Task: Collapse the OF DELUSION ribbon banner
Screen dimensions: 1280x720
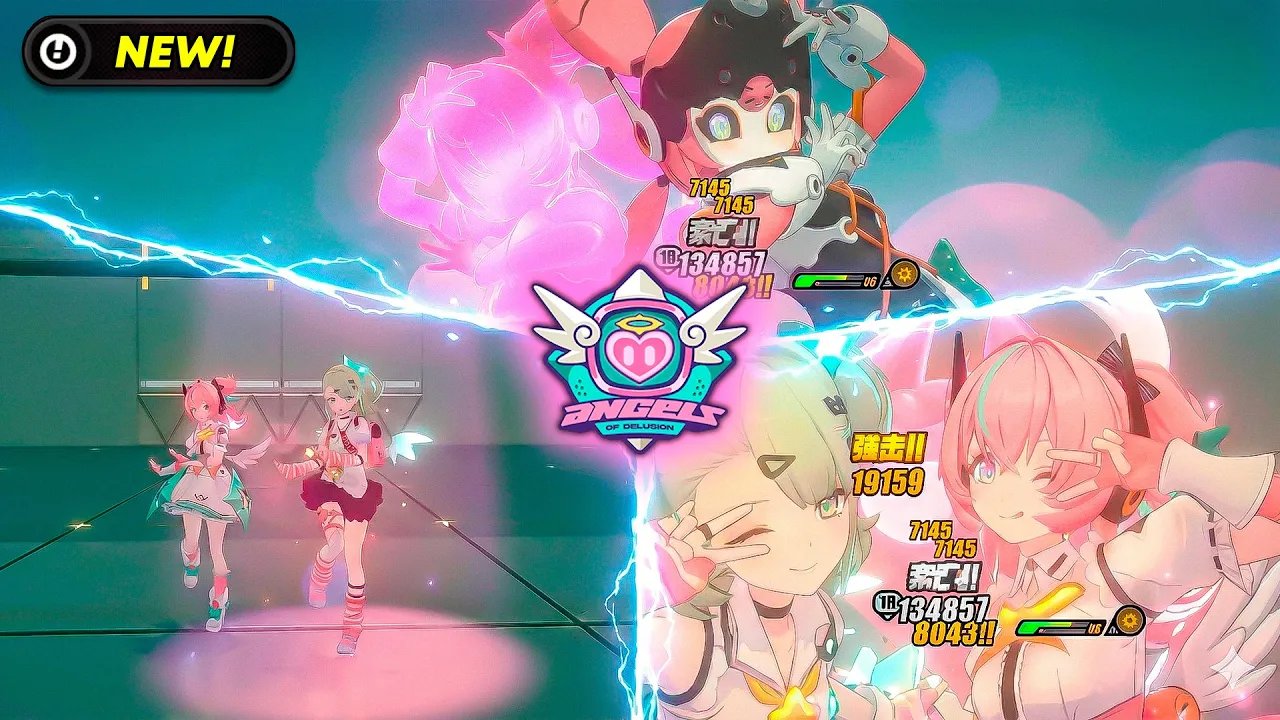Action: coord(638,426)
